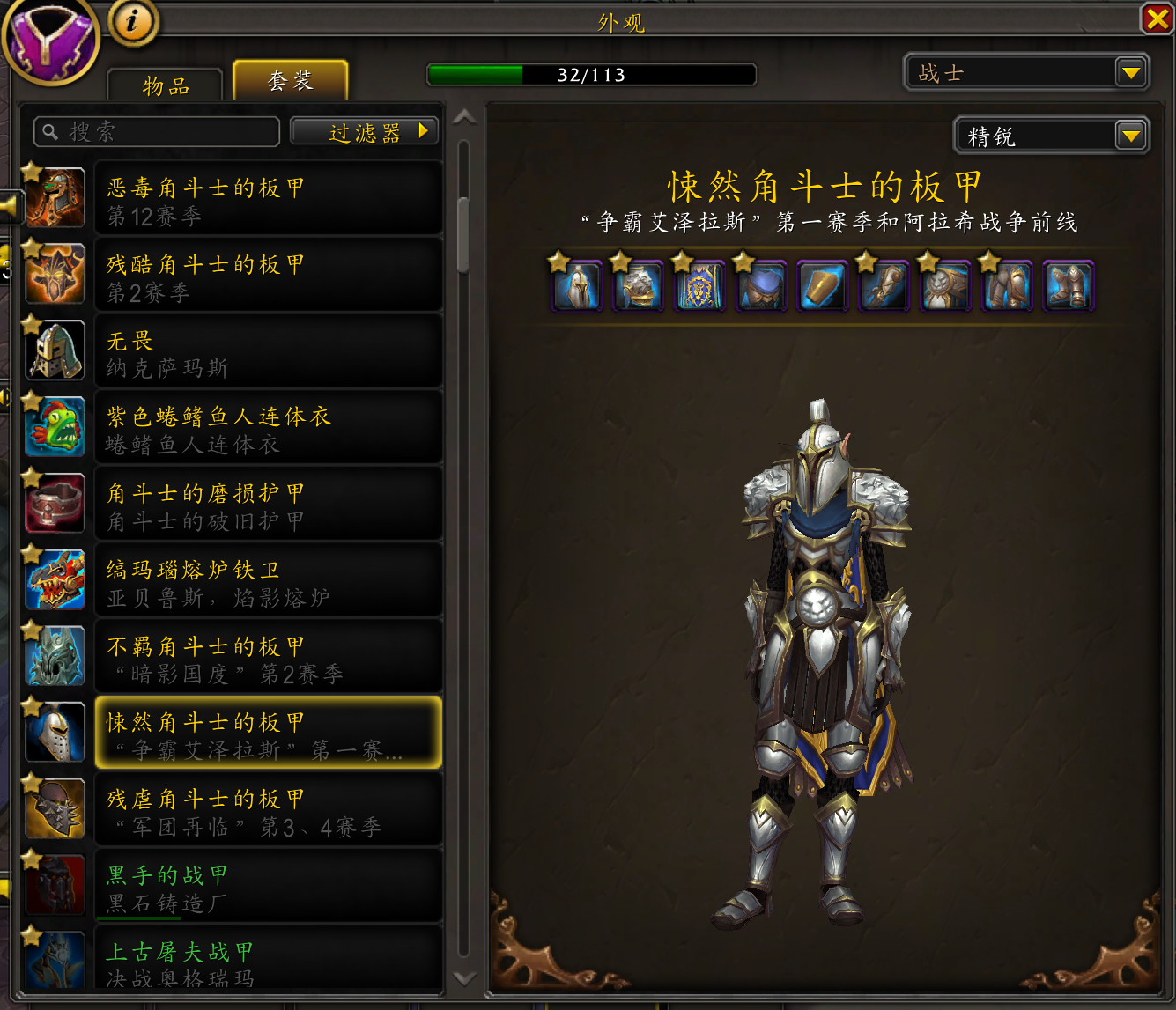
Task: Click the helmet icon beside 无畏 set entry
Action: tap(55, 350)
